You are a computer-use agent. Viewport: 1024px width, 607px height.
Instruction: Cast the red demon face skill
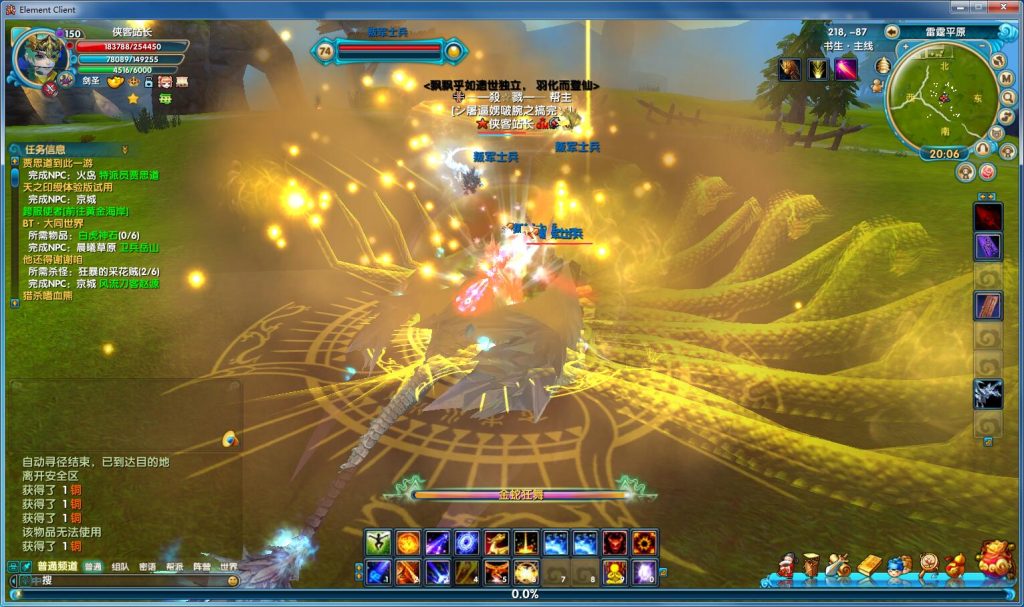tap(615, 543)
